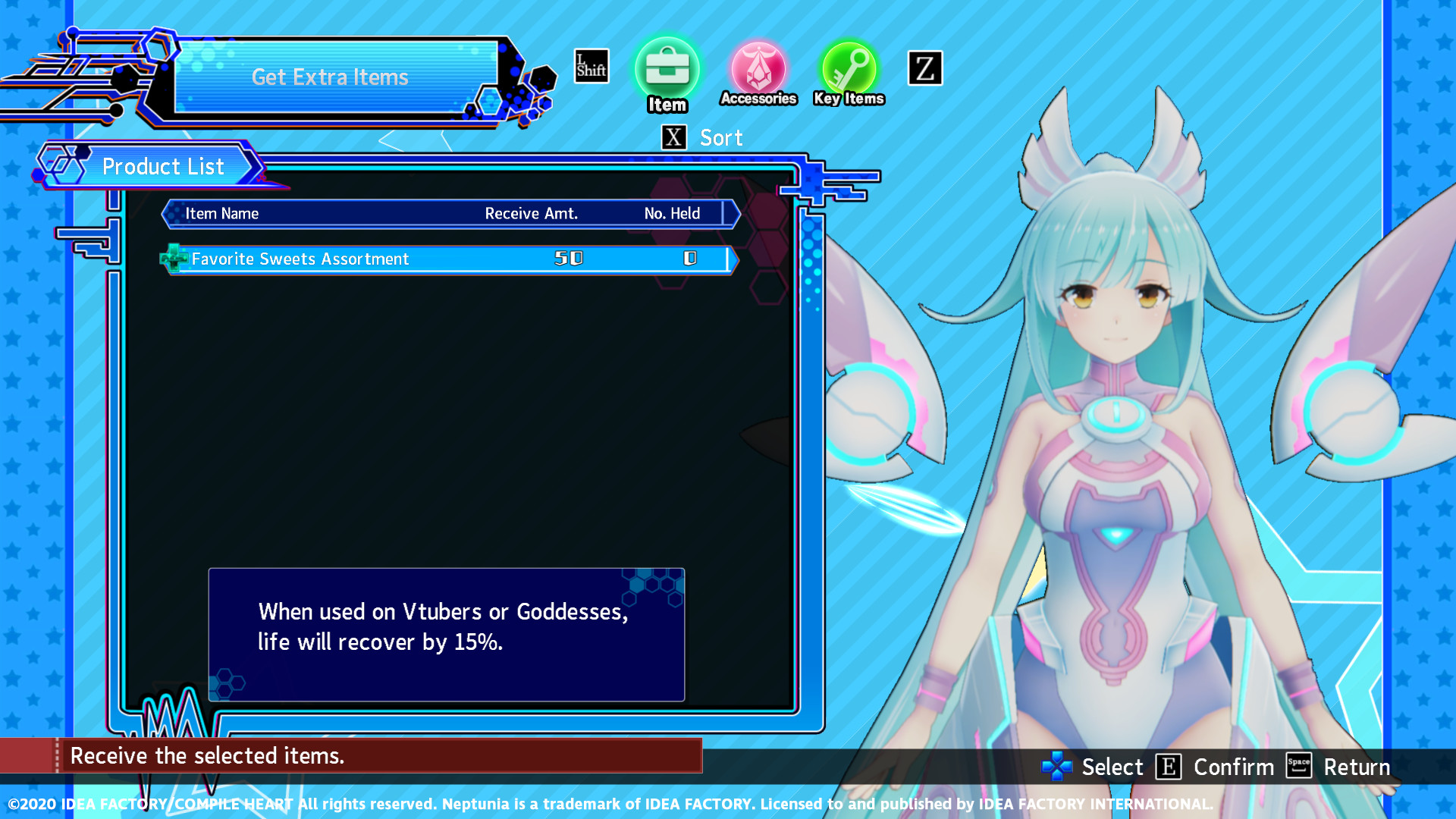Image resolution: width=1456 pixels, height=819 pixels.
Task: Click Return to exit the menu
Action: tap(1357, 767)
